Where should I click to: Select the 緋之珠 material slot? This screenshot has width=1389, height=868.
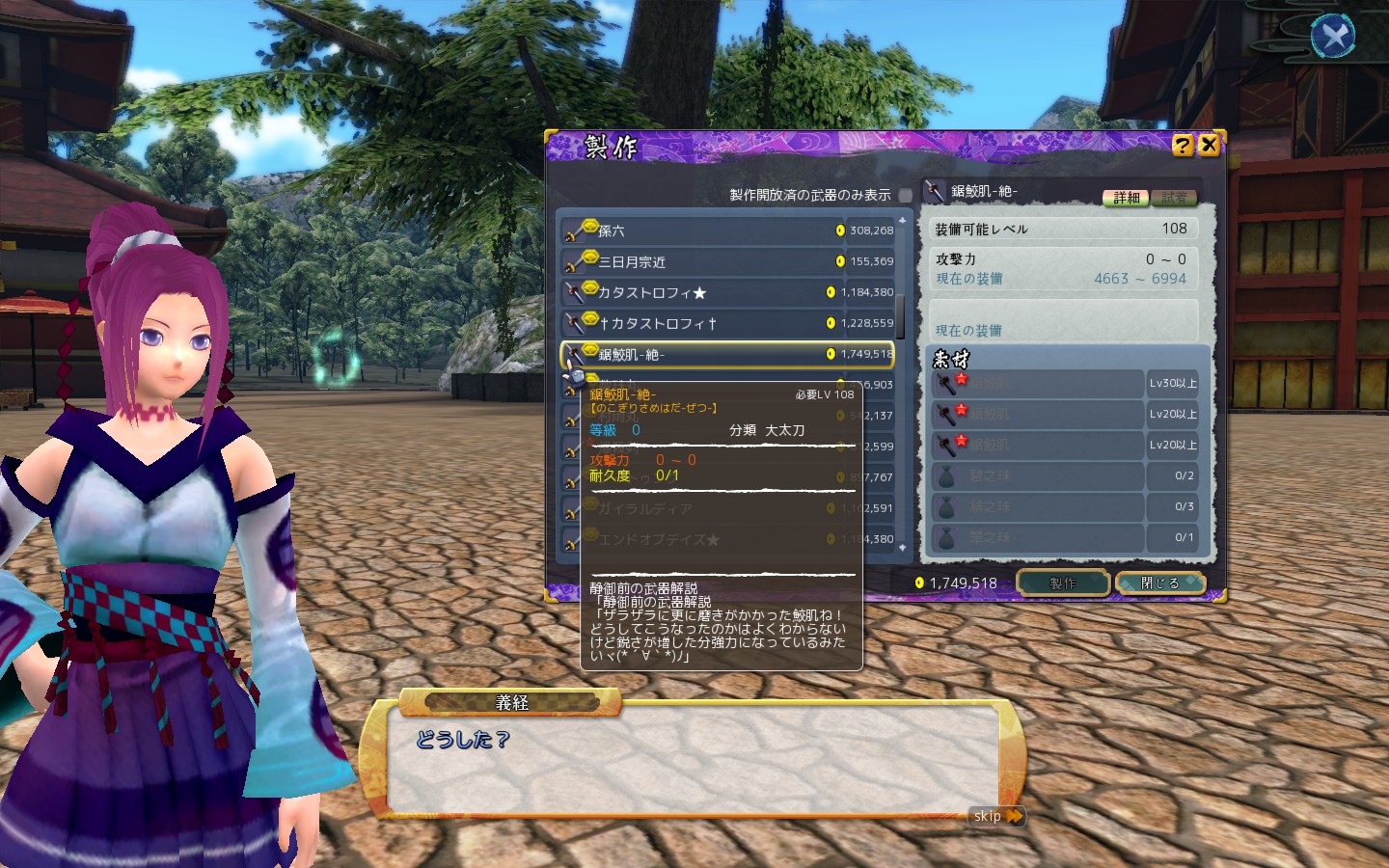pos(1037,506)
